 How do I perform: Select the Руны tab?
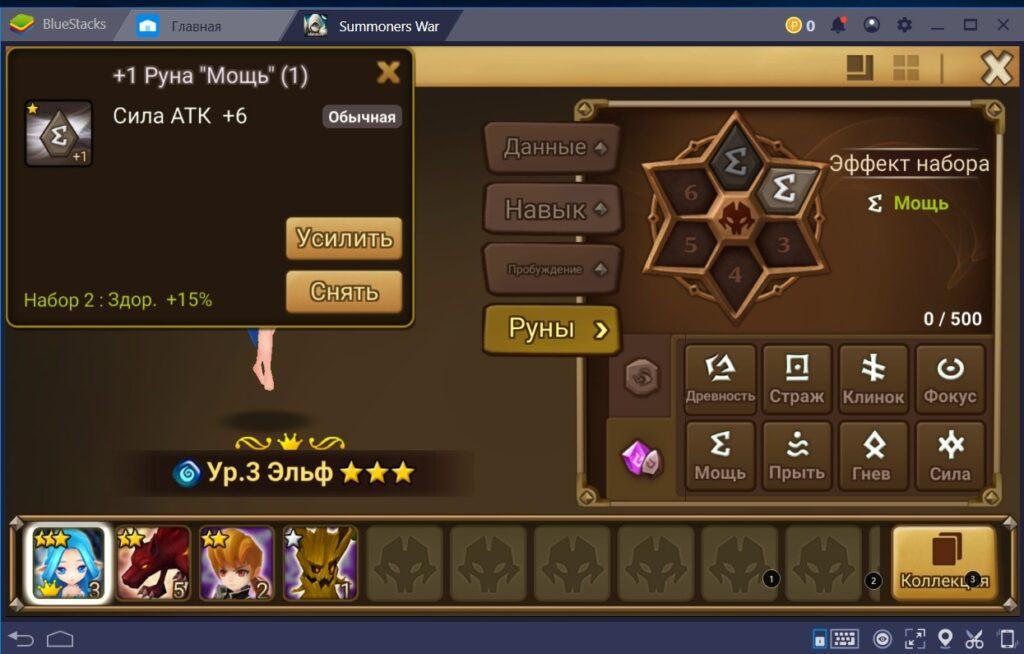[551, 330]
